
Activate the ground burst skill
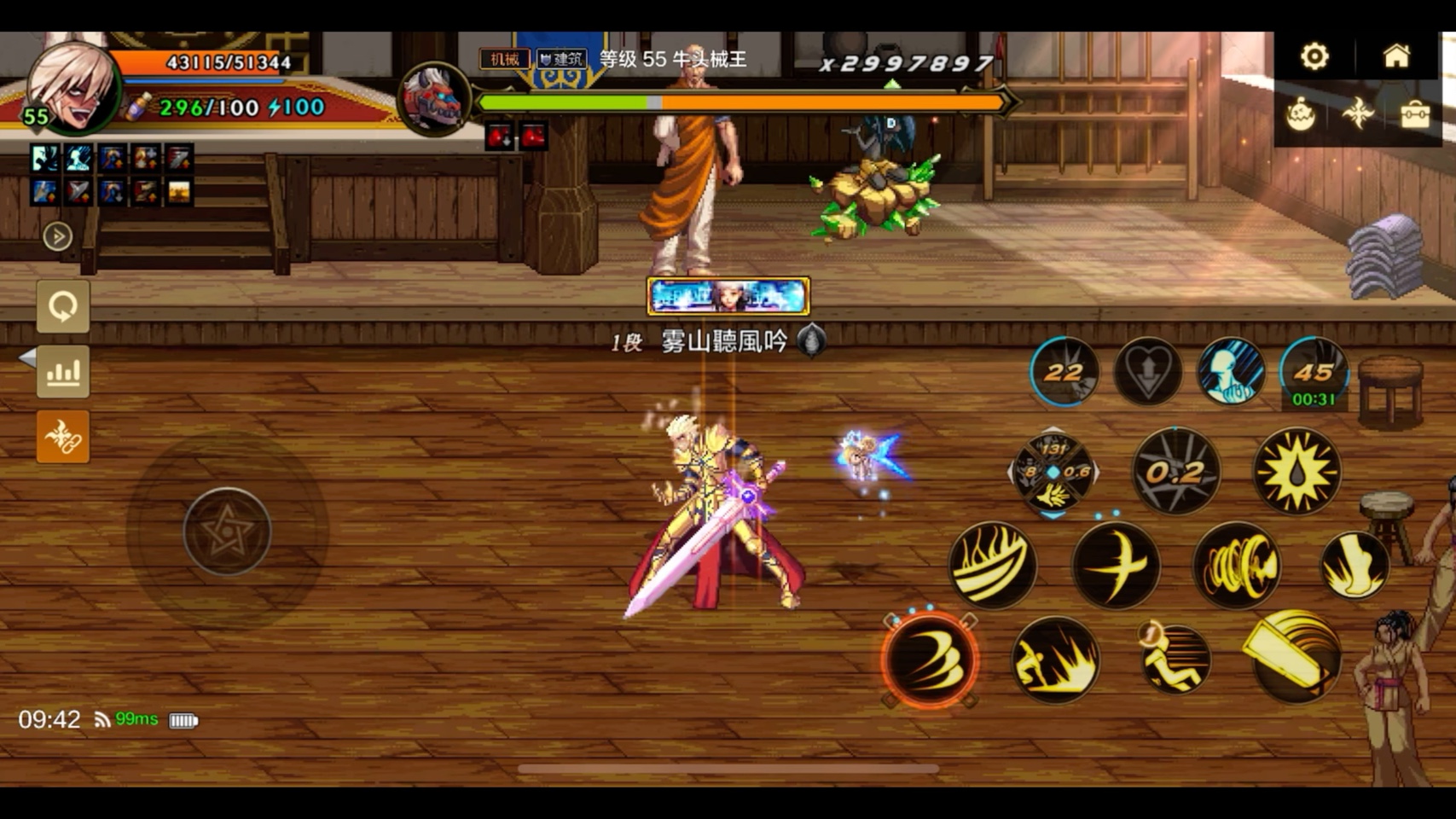pos(1055,659)
